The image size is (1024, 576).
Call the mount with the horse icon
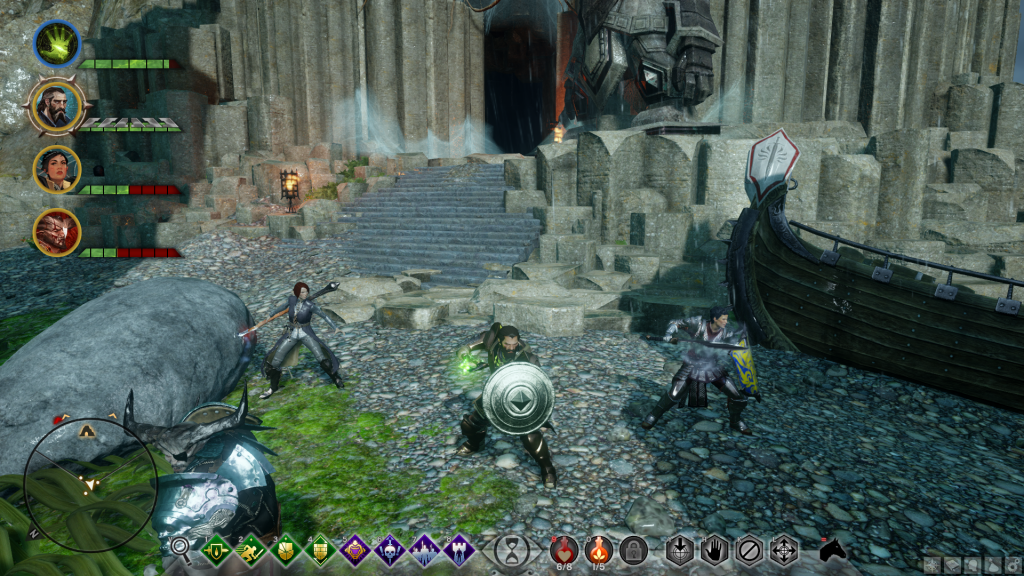833,549
